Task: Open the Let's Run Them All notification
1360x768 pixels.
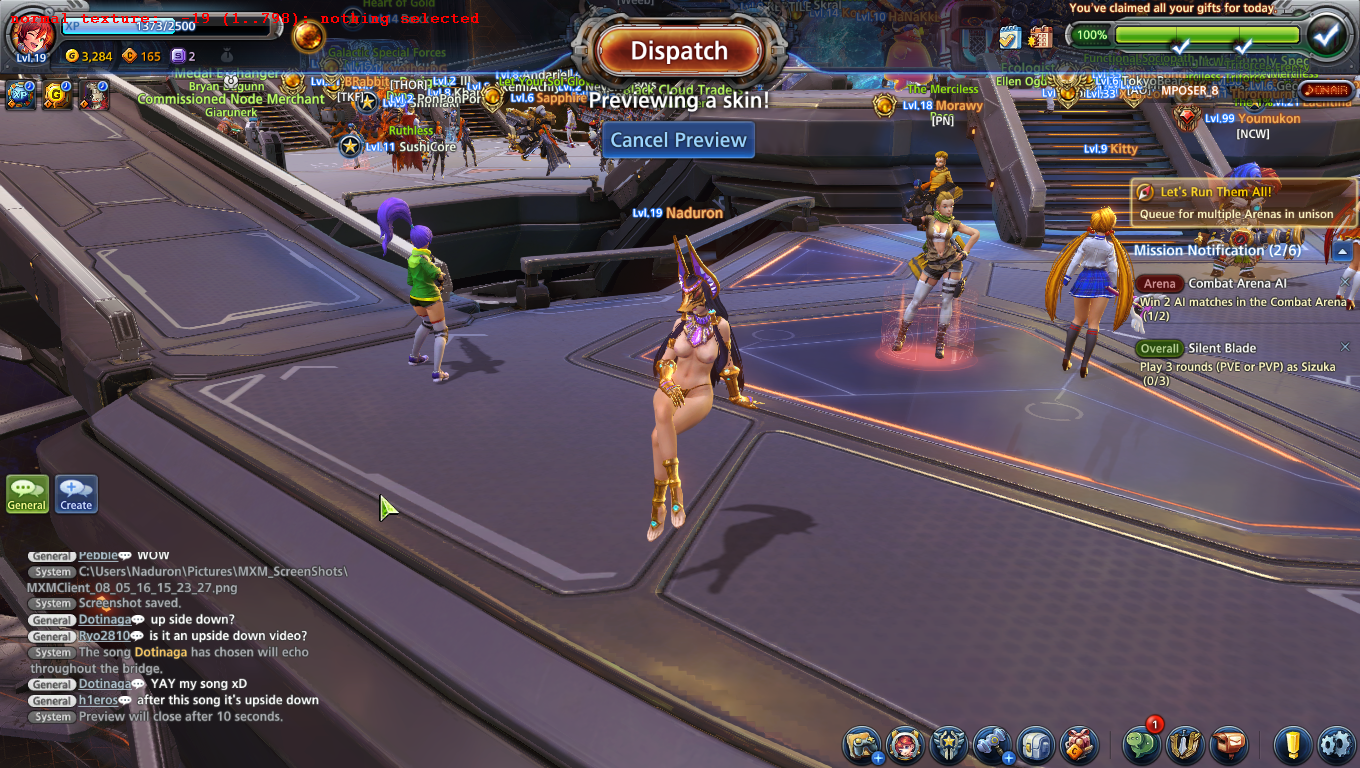Action: coord(1244,202)
